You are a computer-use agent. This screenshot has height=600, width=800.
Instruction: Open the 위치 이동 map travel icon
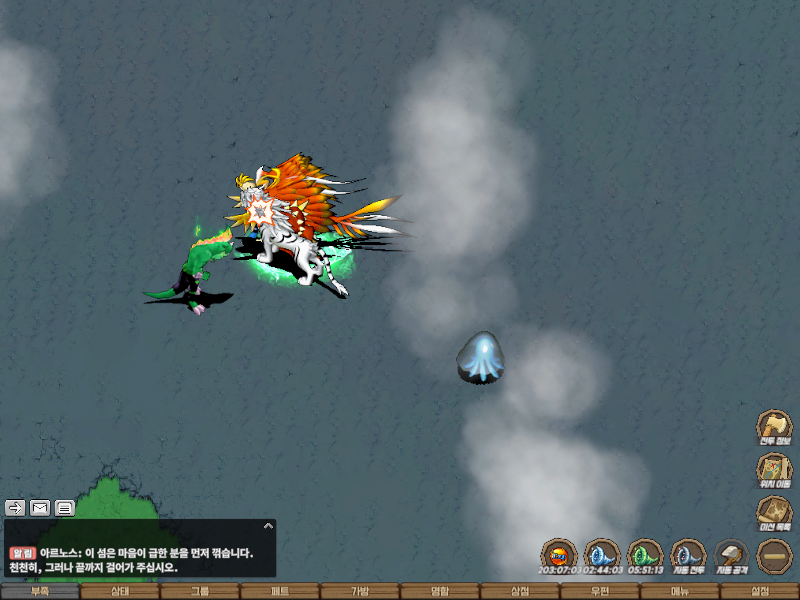(x=773, y=468)
